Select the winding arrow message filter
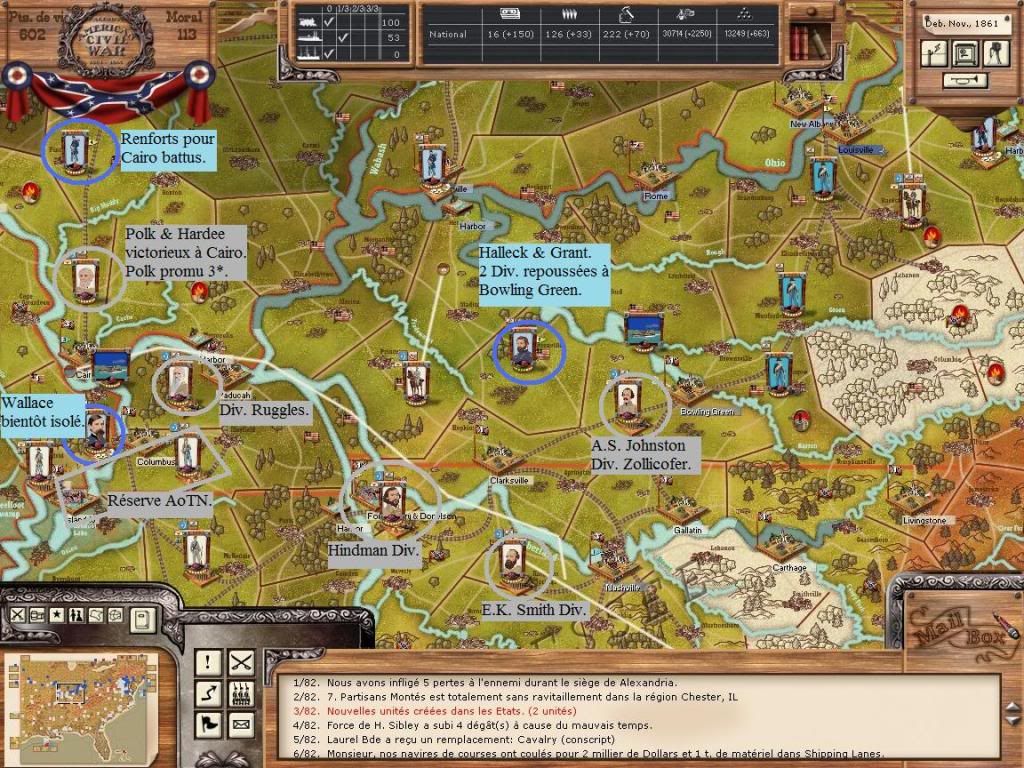Viewport: 1024px width, 768px height. [209, 692]
